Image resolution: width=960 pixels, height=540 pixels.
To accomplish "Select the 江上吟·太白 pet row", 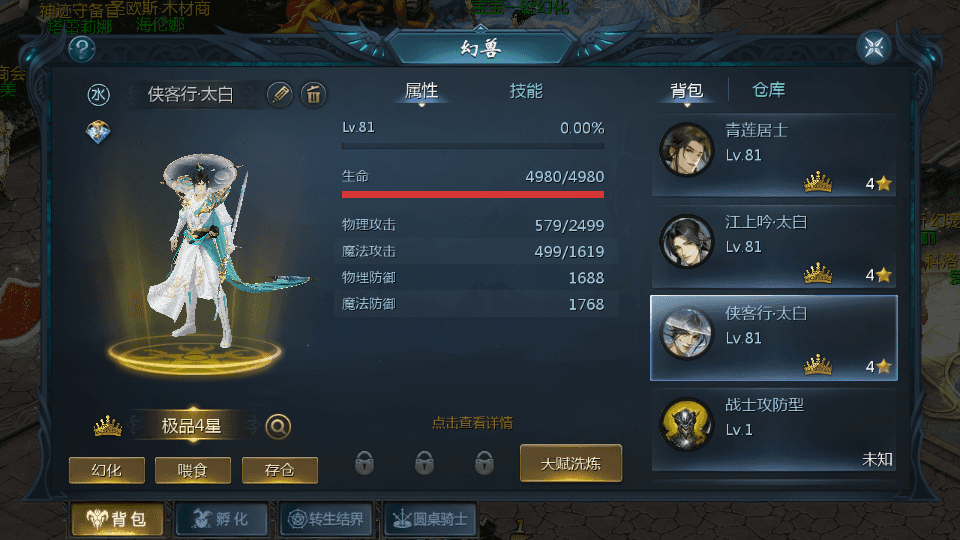I will [773, 247].
